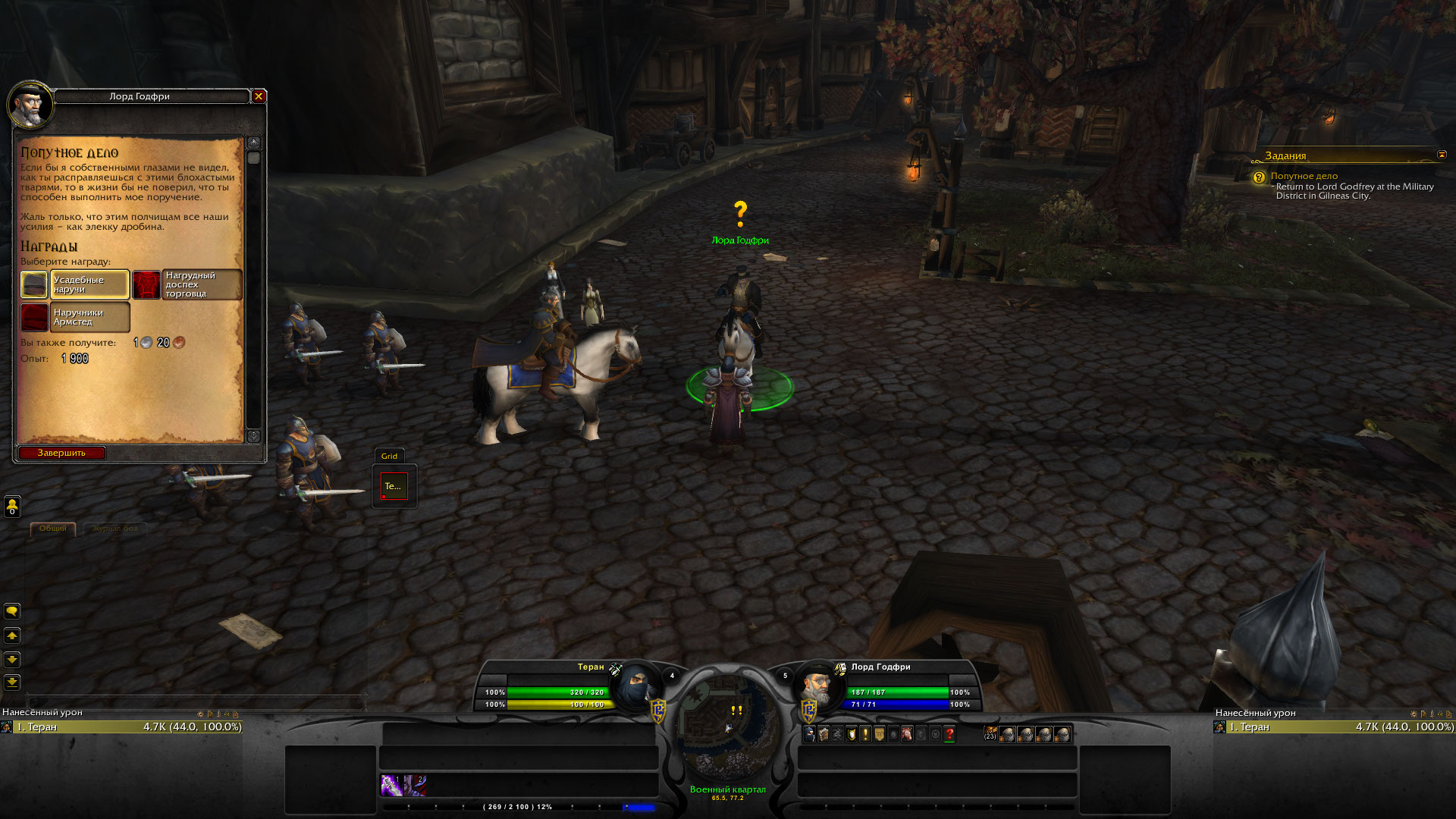Complete the quest with the Завершить button
Viewport: 1456px width, 819px height.
[x=61, y=453]
